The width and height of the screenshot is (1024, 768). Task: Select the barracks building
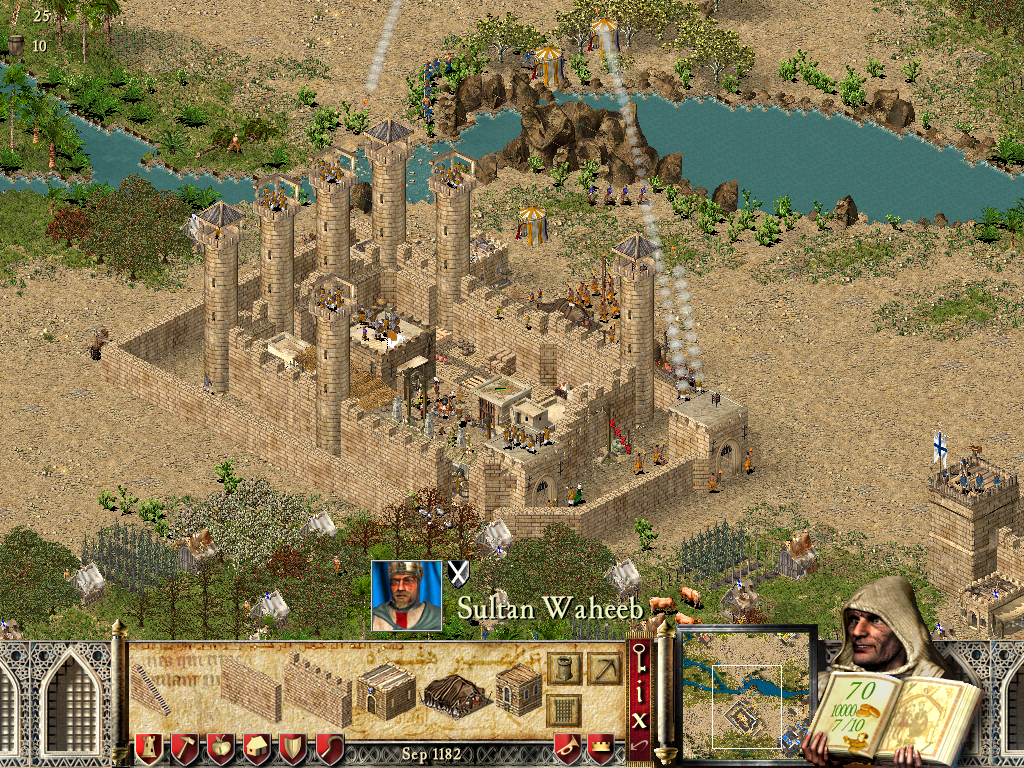(x=386, y=690)
